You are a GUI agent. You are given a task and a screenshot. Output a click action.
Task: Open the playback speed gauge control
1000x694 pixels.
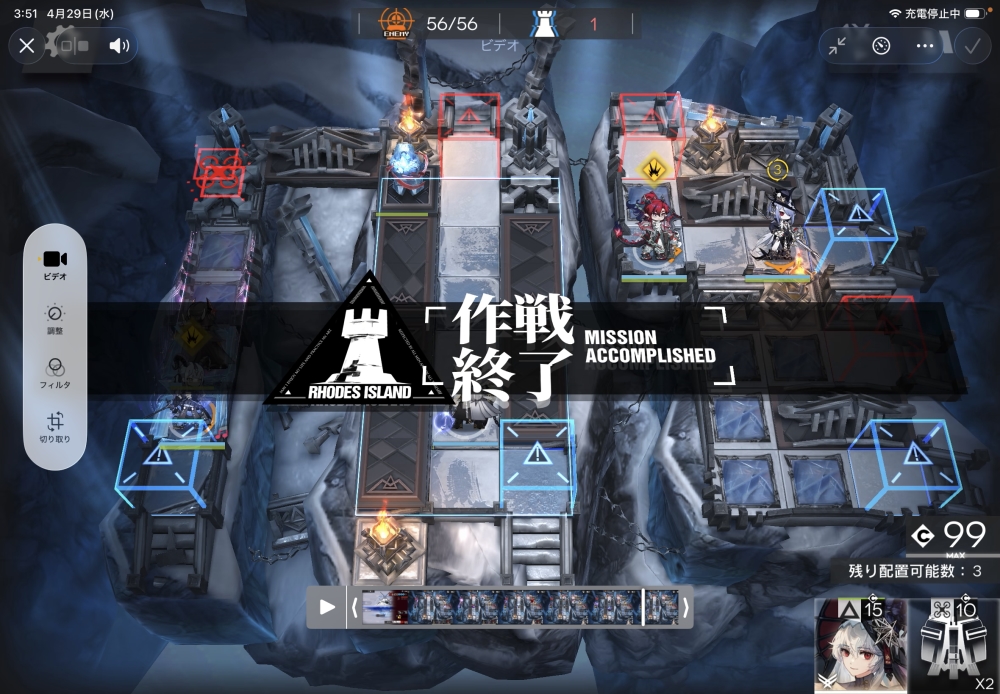click(x=881, y=46)
